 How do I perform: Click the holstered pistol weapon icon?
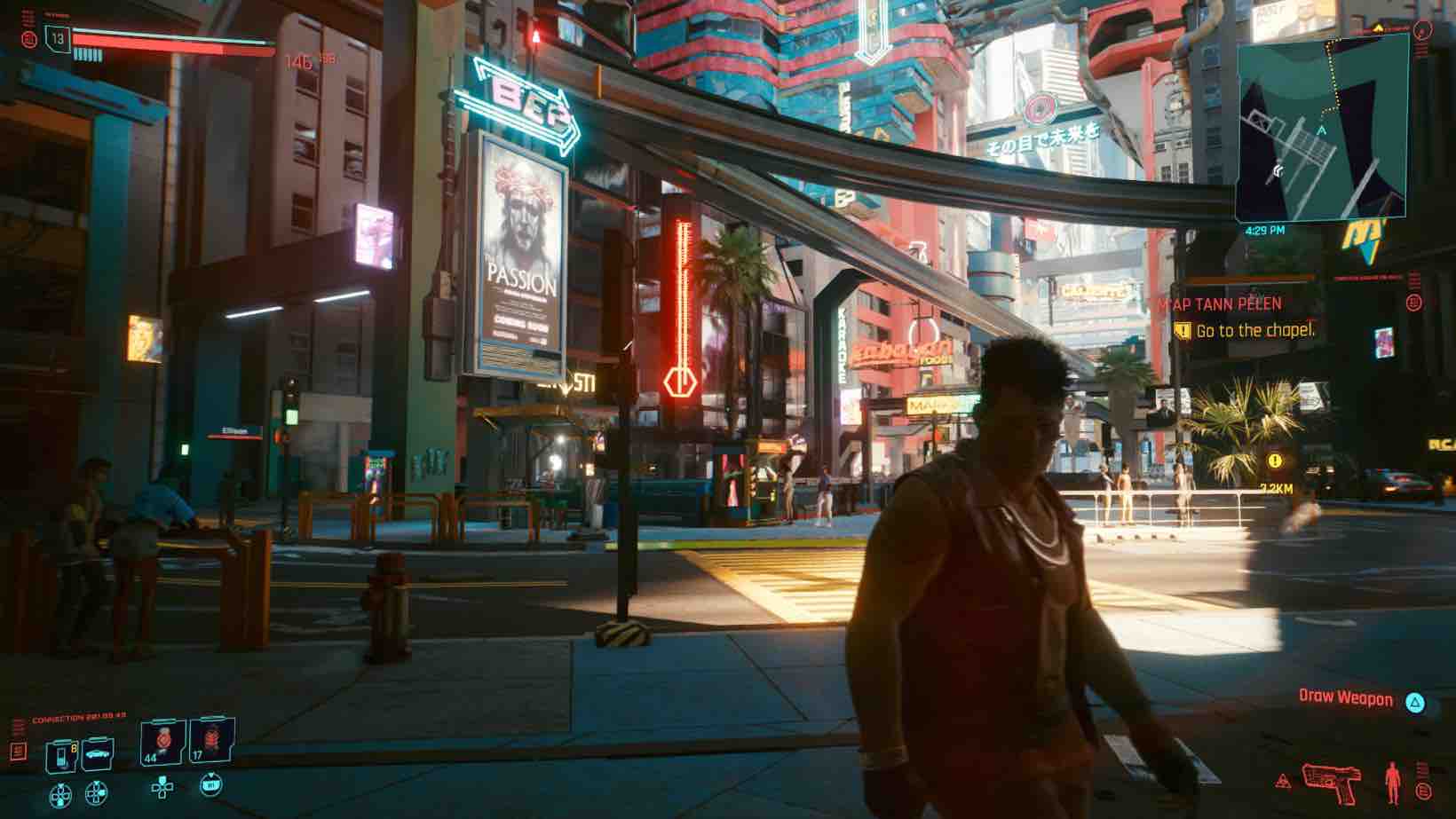tap(1332, 781)
